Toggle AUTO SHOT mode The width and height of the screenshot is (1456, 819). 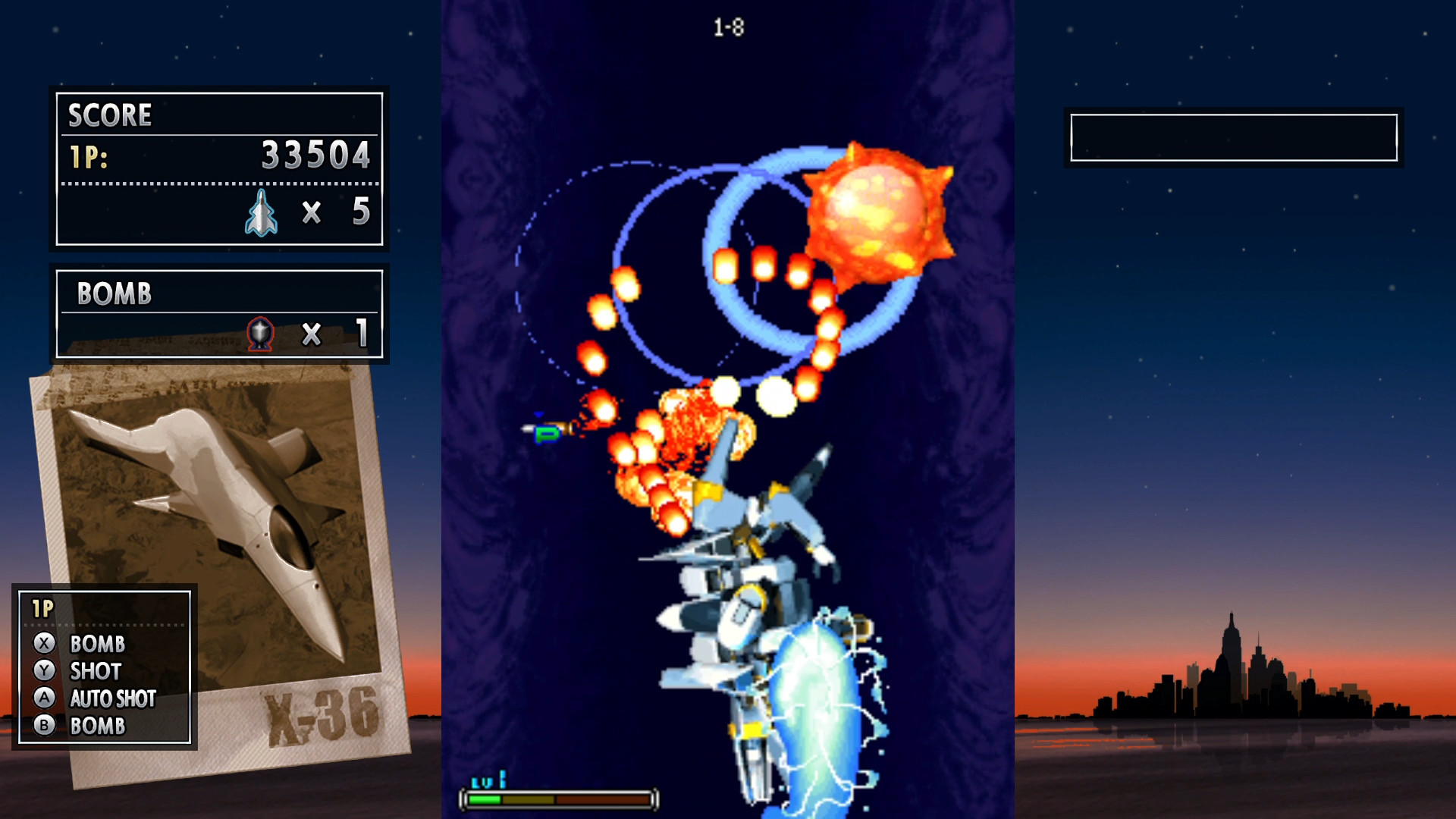[112, 698]
